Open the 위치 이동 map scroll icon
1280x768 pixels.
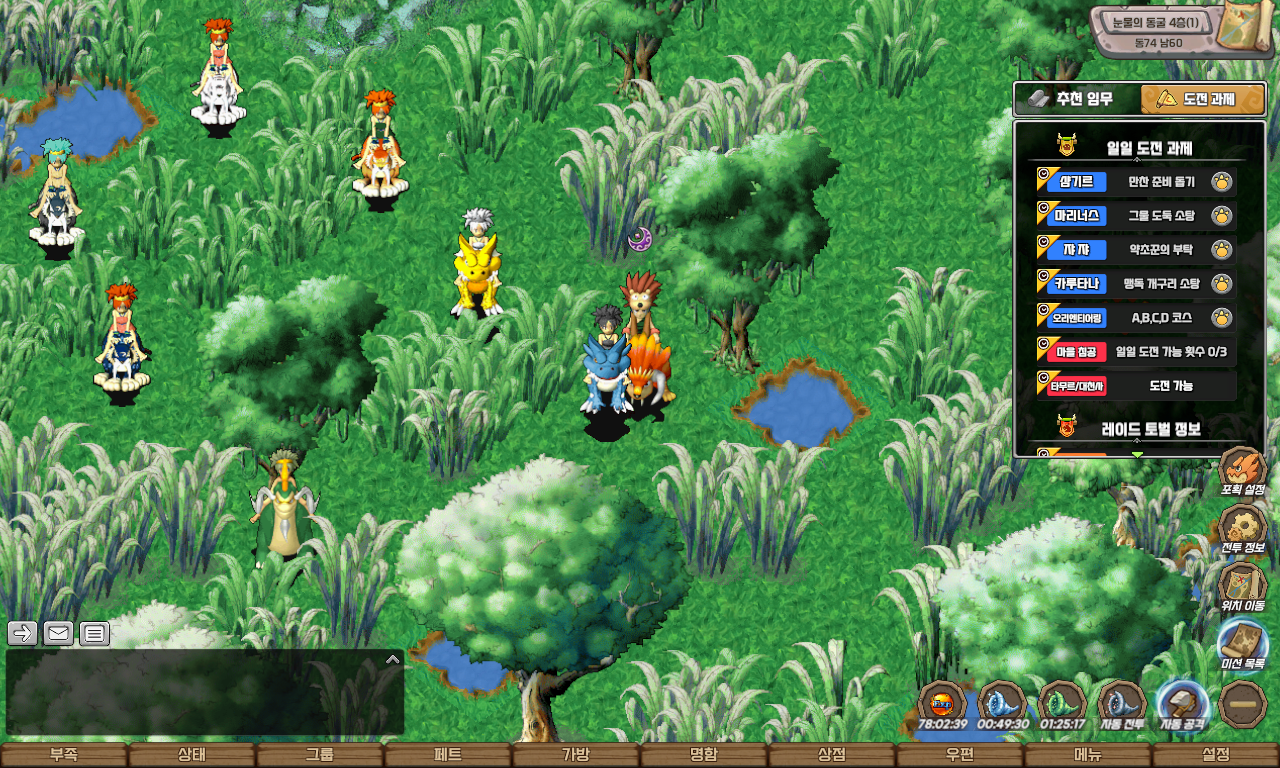click(1243, 586)
